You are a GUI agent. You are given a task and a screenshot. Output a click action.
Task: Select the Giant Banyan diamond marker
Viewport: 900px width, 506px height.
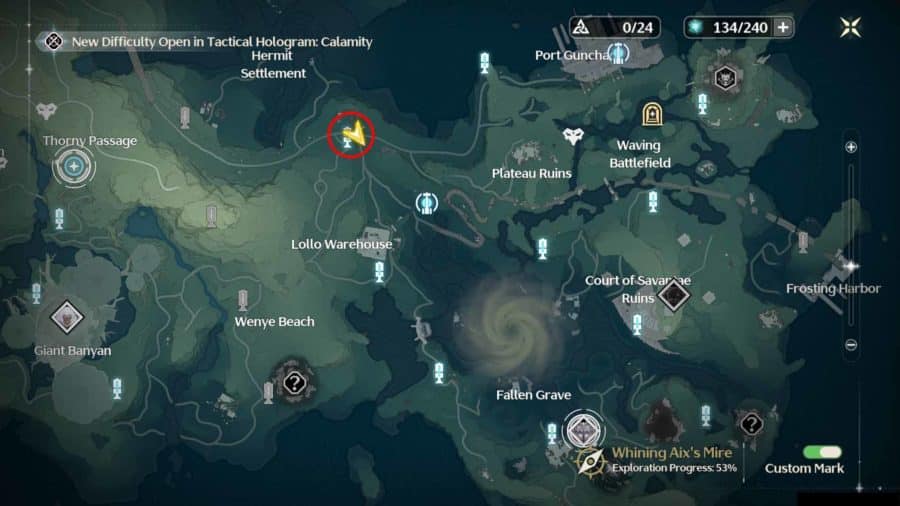[67, 318]
